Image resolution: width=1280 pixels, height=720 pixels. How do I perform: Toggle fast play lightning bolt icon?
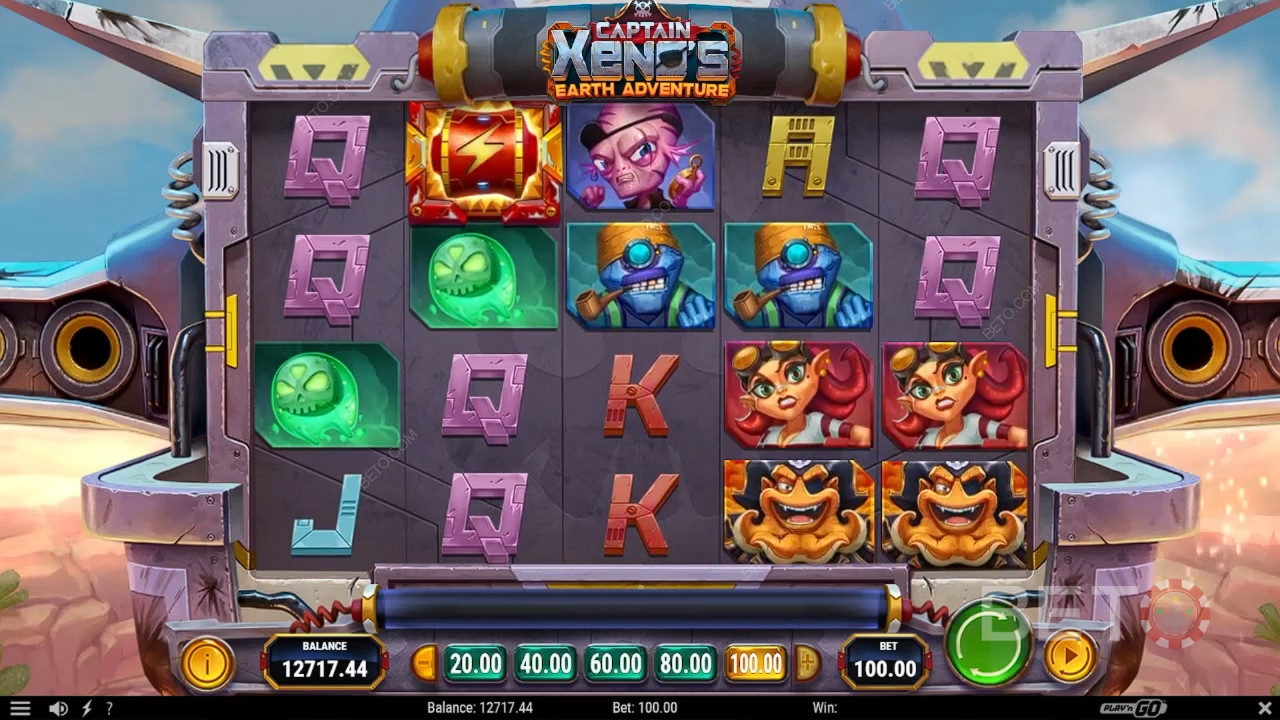coord(86,708)
